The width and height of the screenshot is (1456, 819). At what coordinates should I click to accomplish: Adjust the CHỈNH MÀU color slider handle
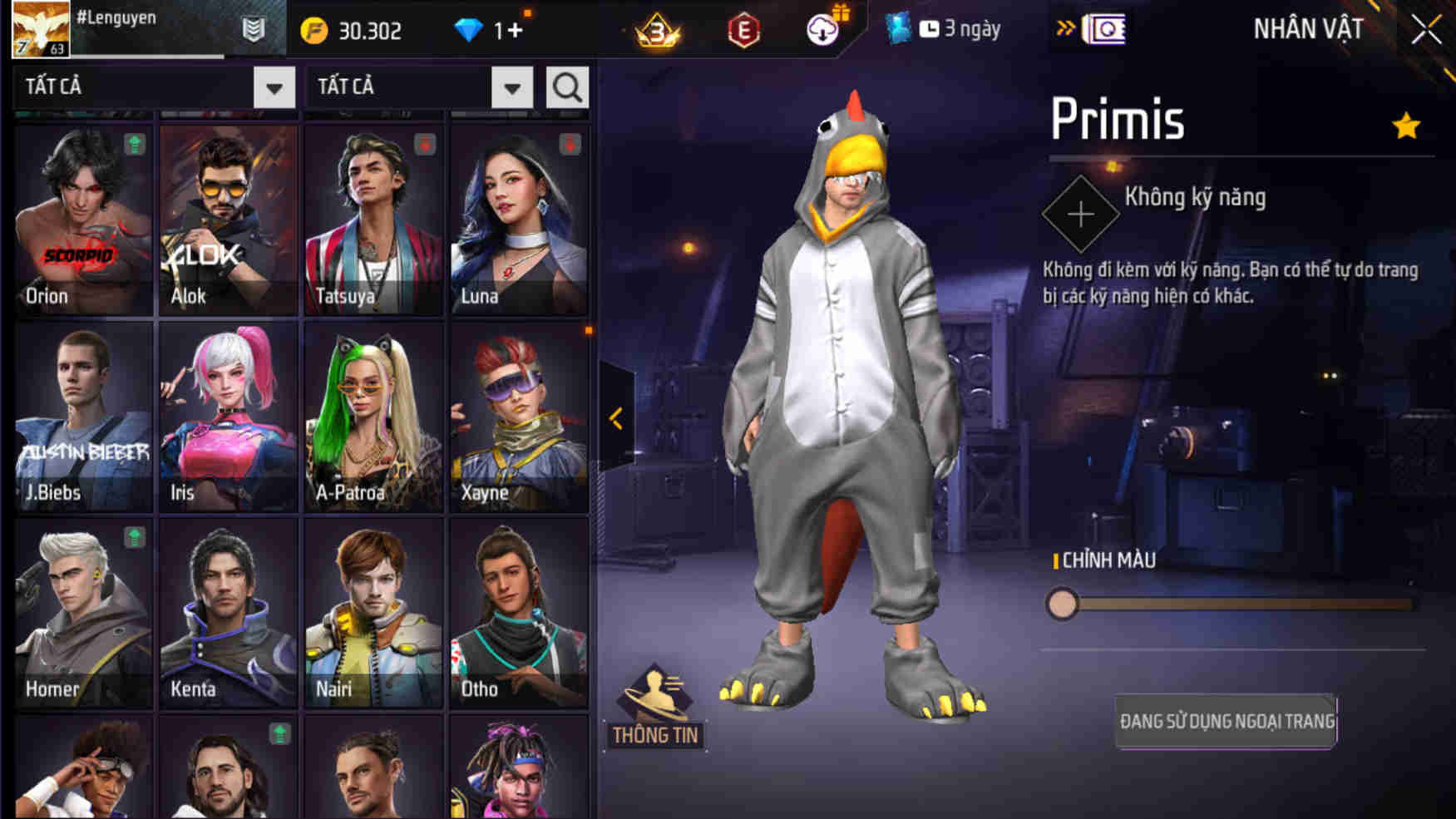pos(1064,606)
